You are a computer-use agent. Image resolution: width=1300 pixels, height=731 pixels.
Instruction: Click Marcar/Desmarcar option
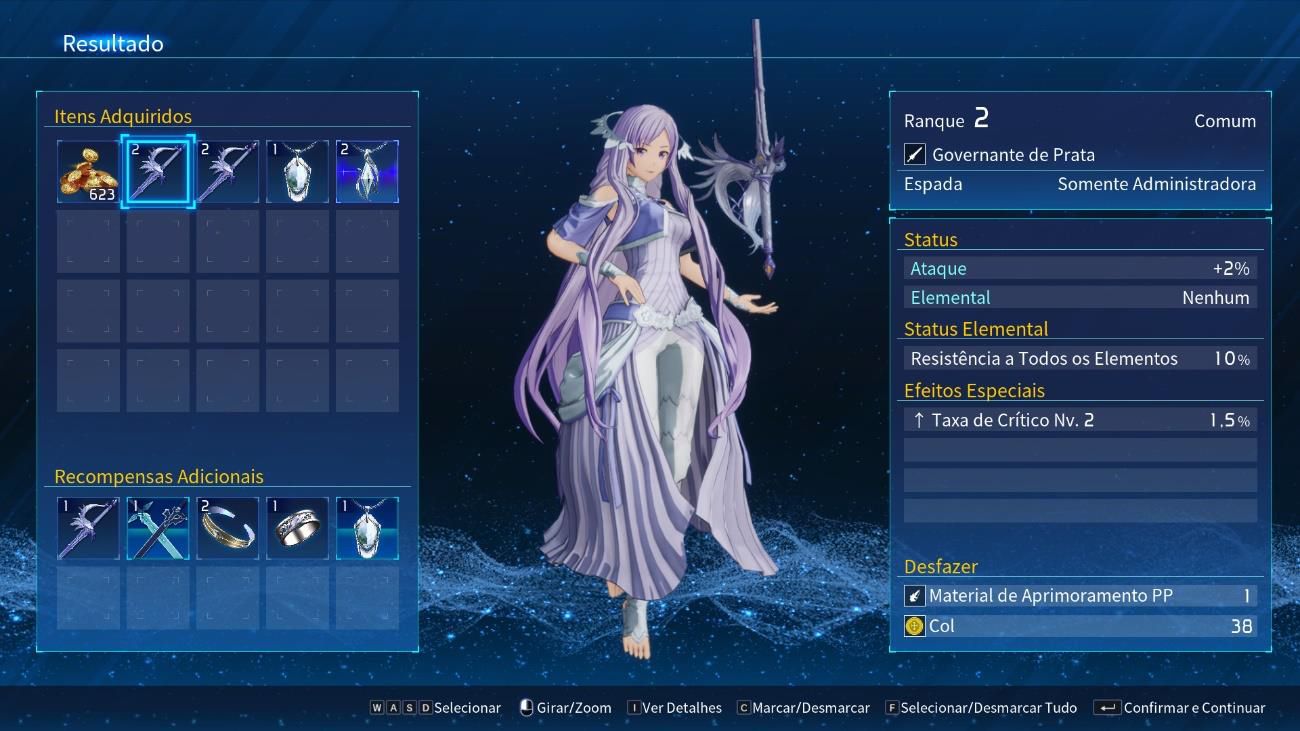pos(803,708)
